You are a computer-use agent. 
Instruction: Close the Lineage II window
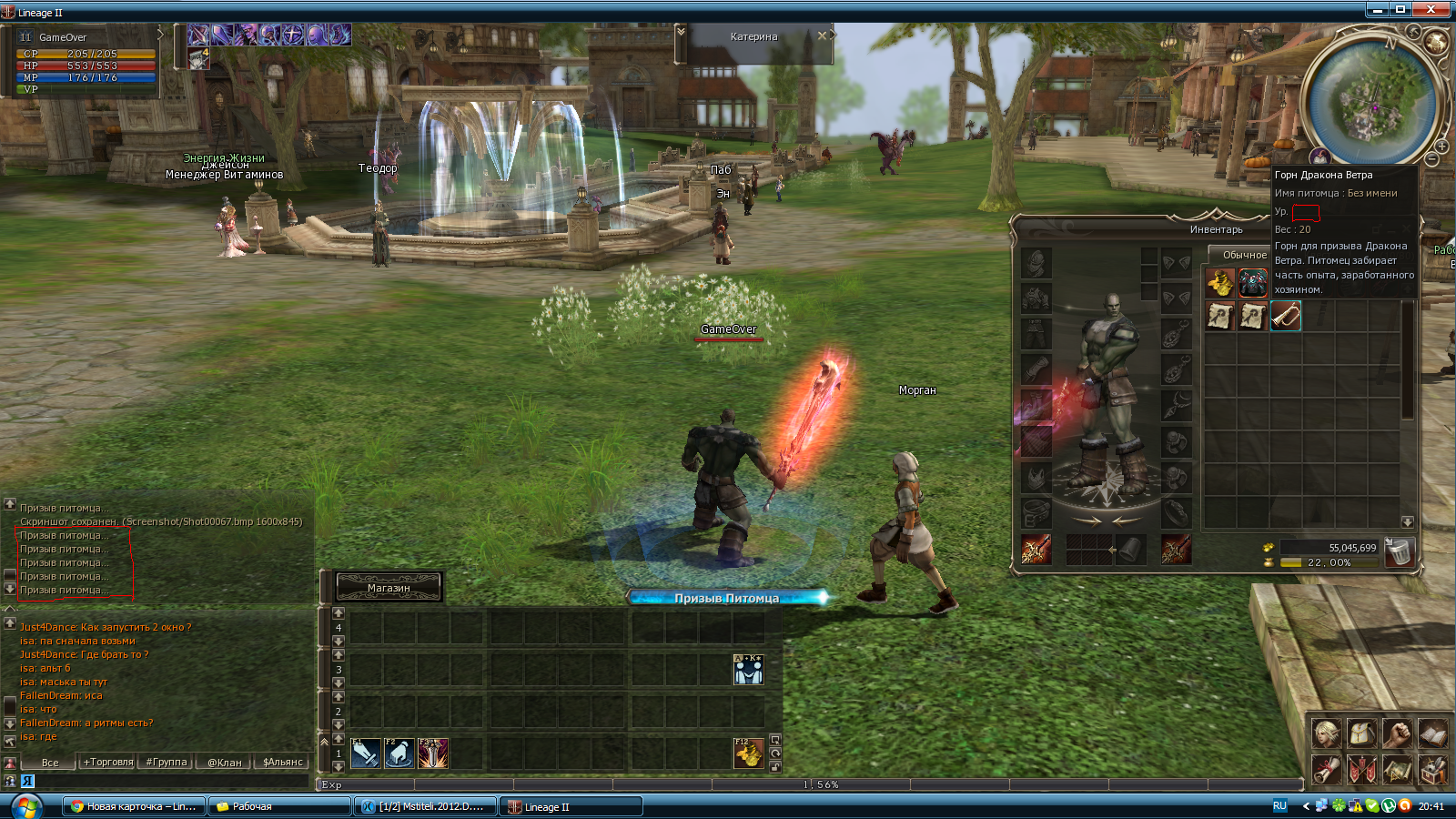click(x=1431, y=9)
